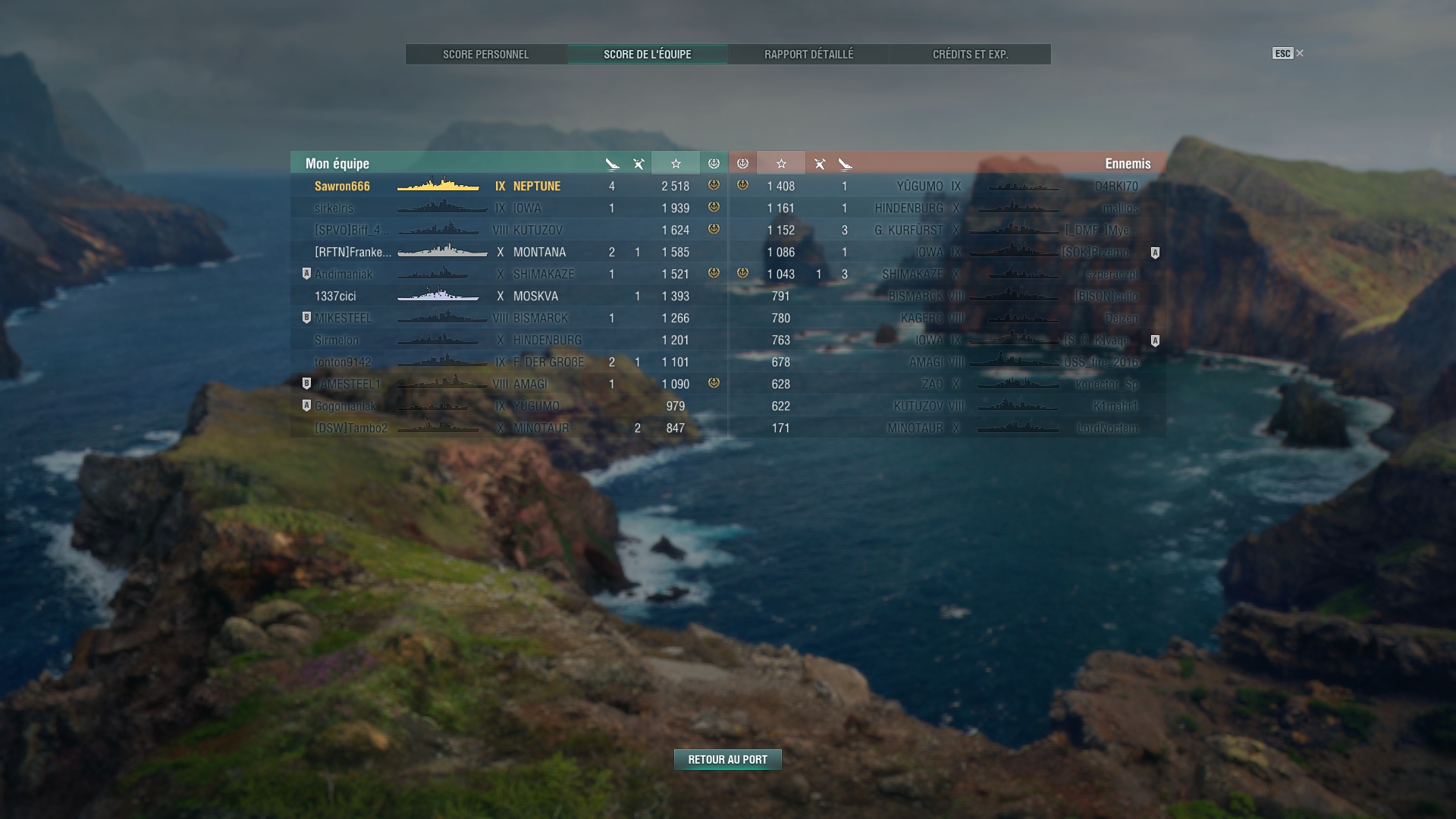1456x819 pixels.
Task: Select enemy LordNoctem's Minotaur row
Action: click(948, 428)
